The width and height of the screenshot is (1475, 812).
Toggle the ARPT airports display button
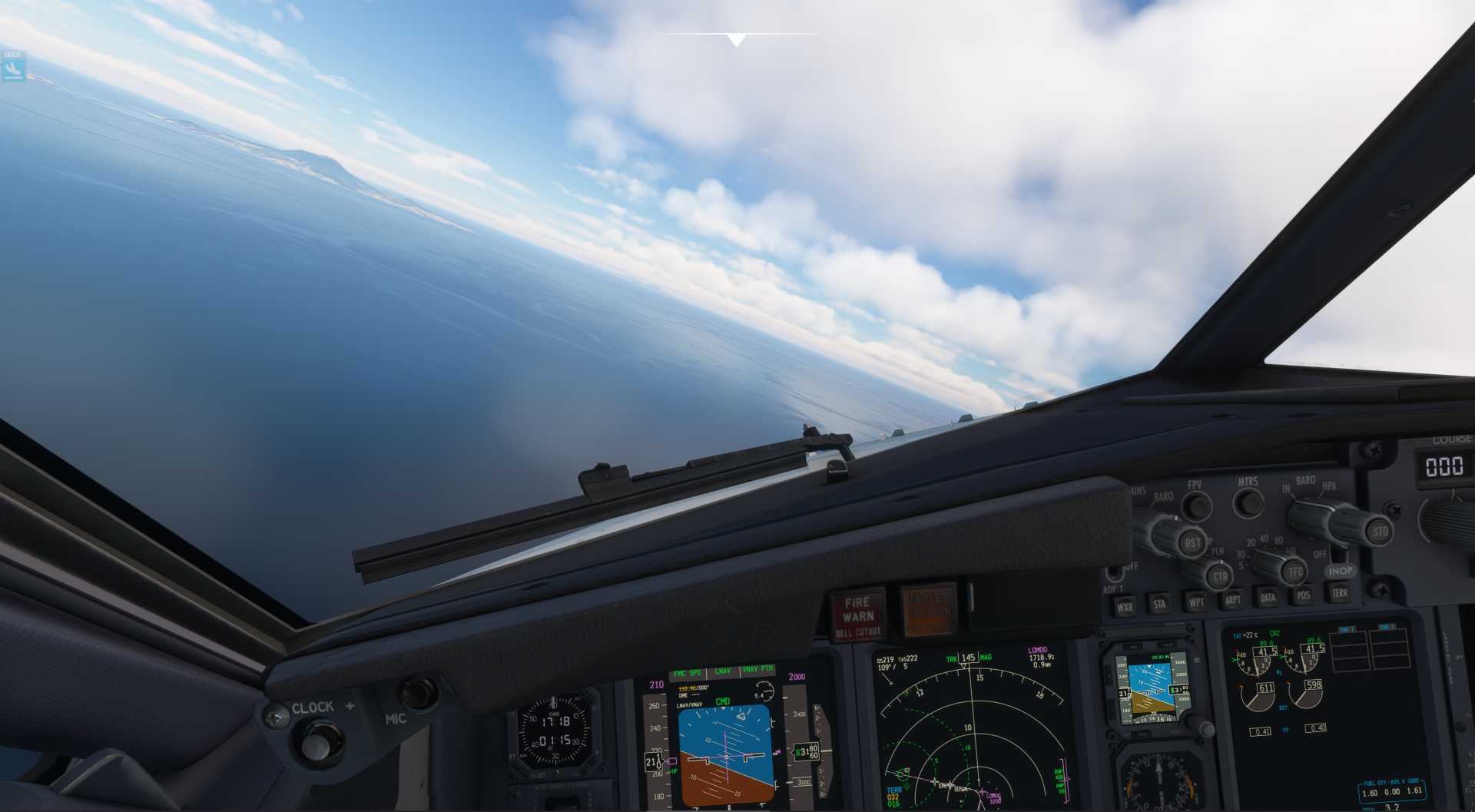1232,600
